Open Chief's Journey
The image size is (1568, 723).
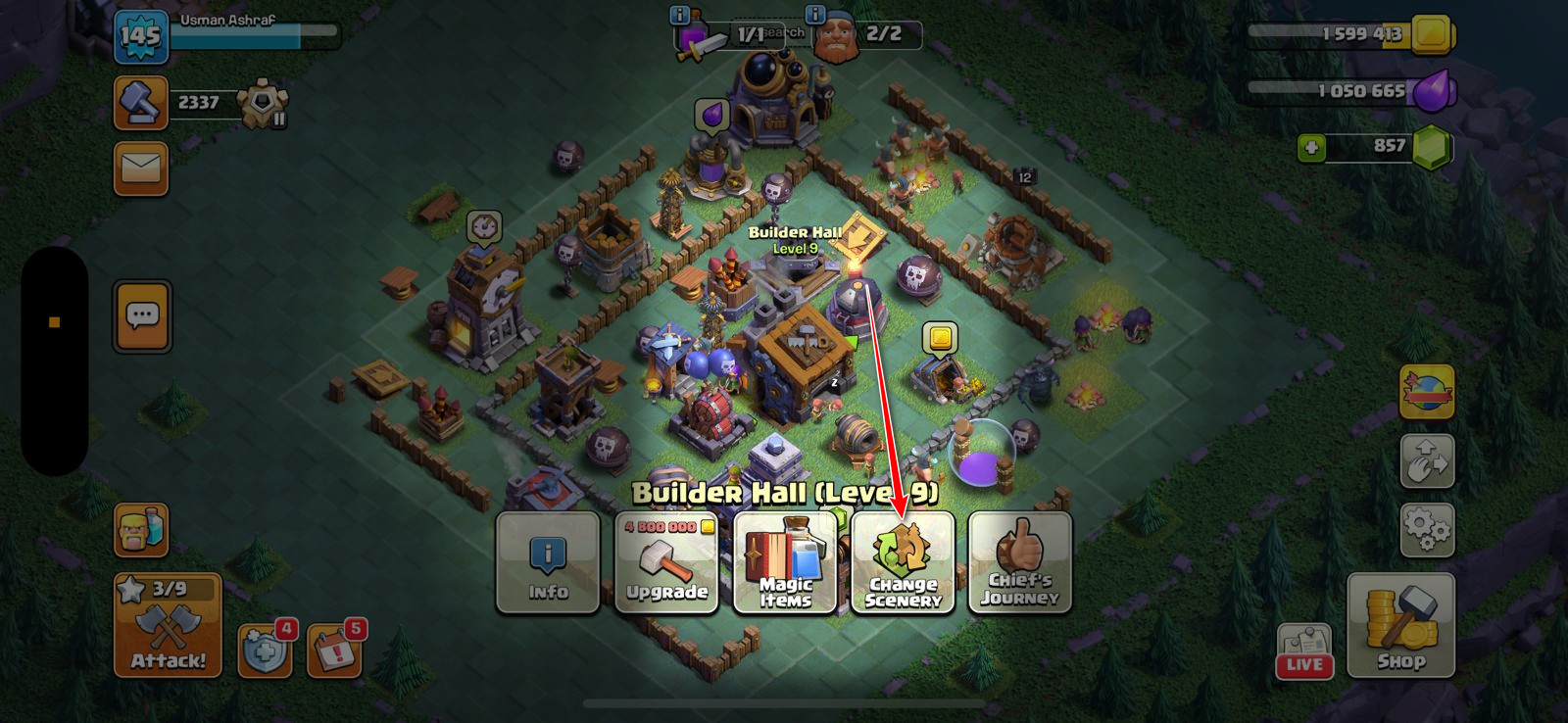pos(1018,563)
